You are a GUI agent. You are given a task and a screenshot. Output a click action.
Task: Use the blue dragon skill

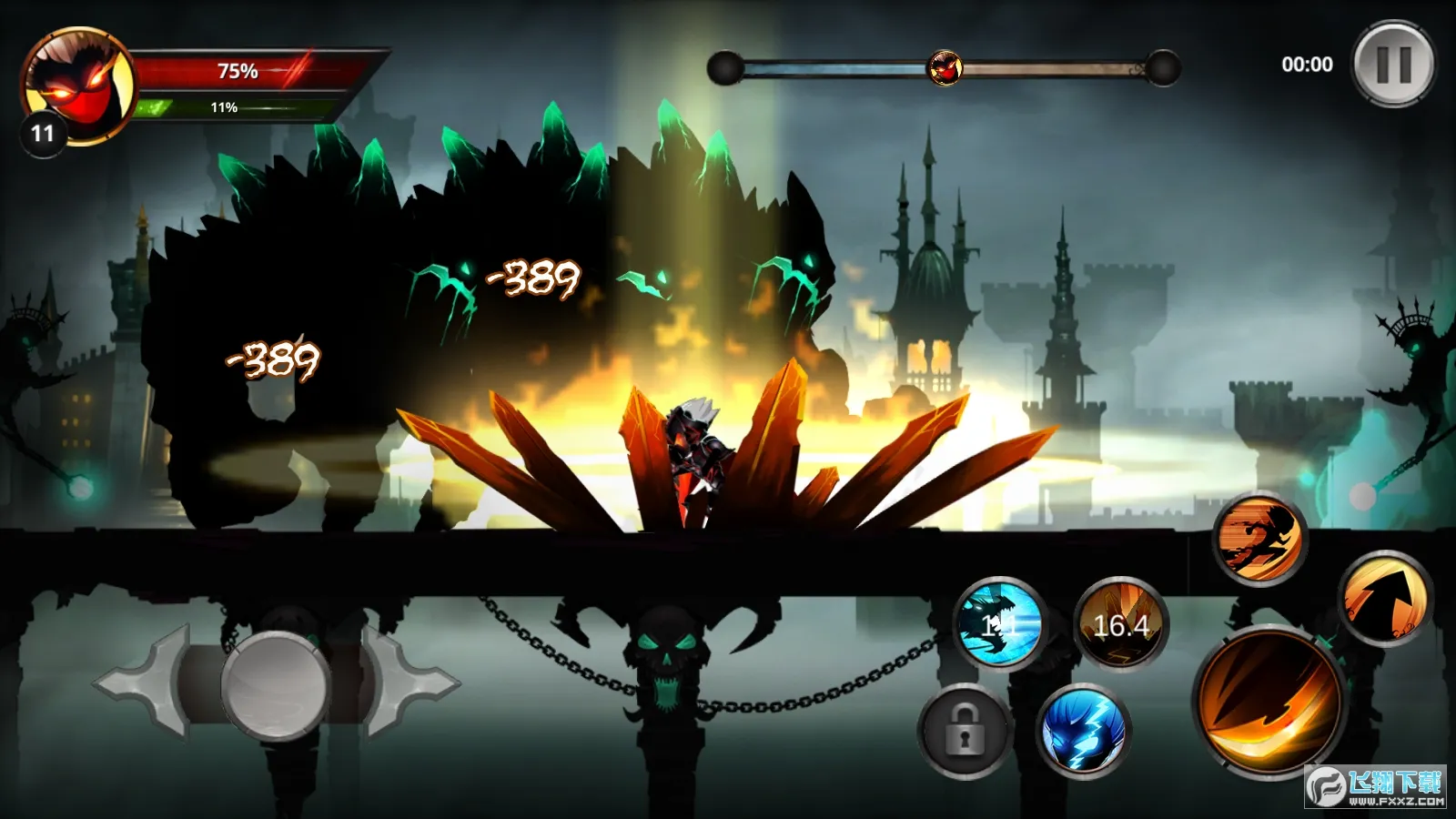(x=999, y=624)
